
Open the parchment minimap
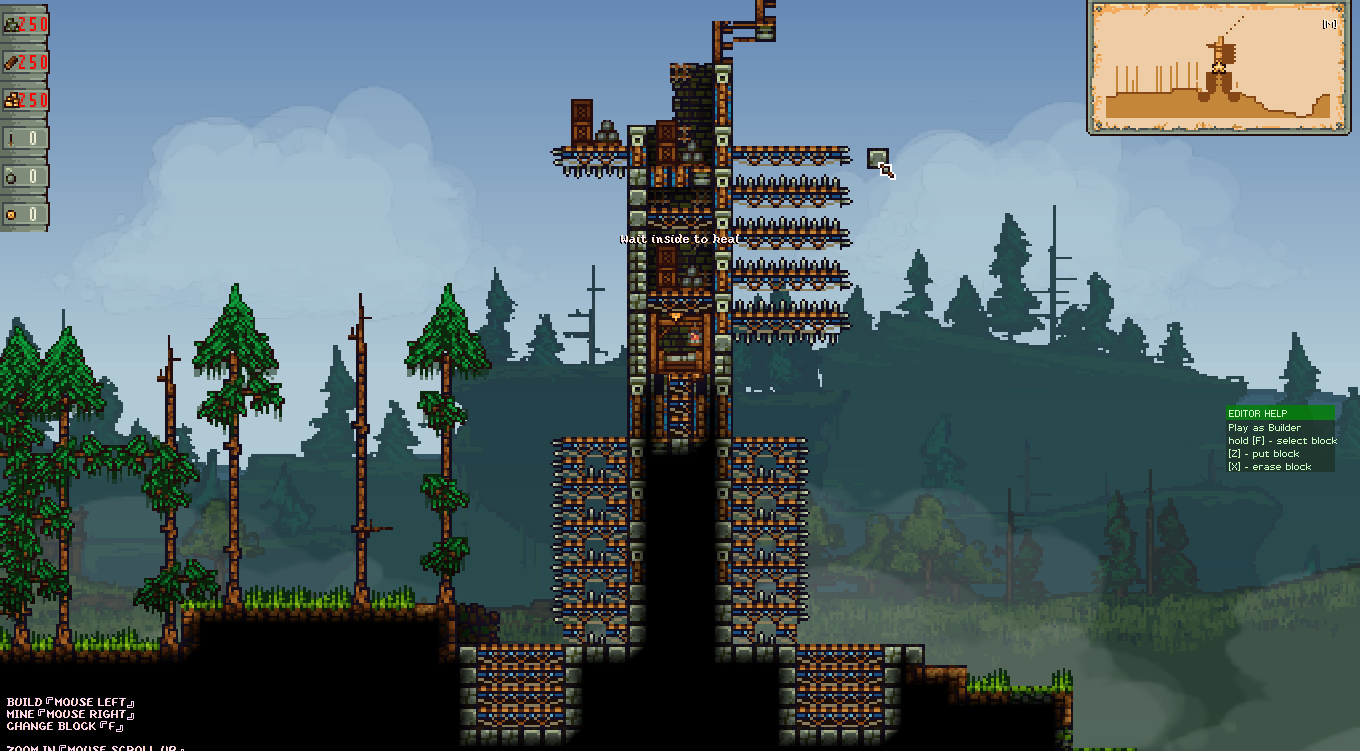1218,67
